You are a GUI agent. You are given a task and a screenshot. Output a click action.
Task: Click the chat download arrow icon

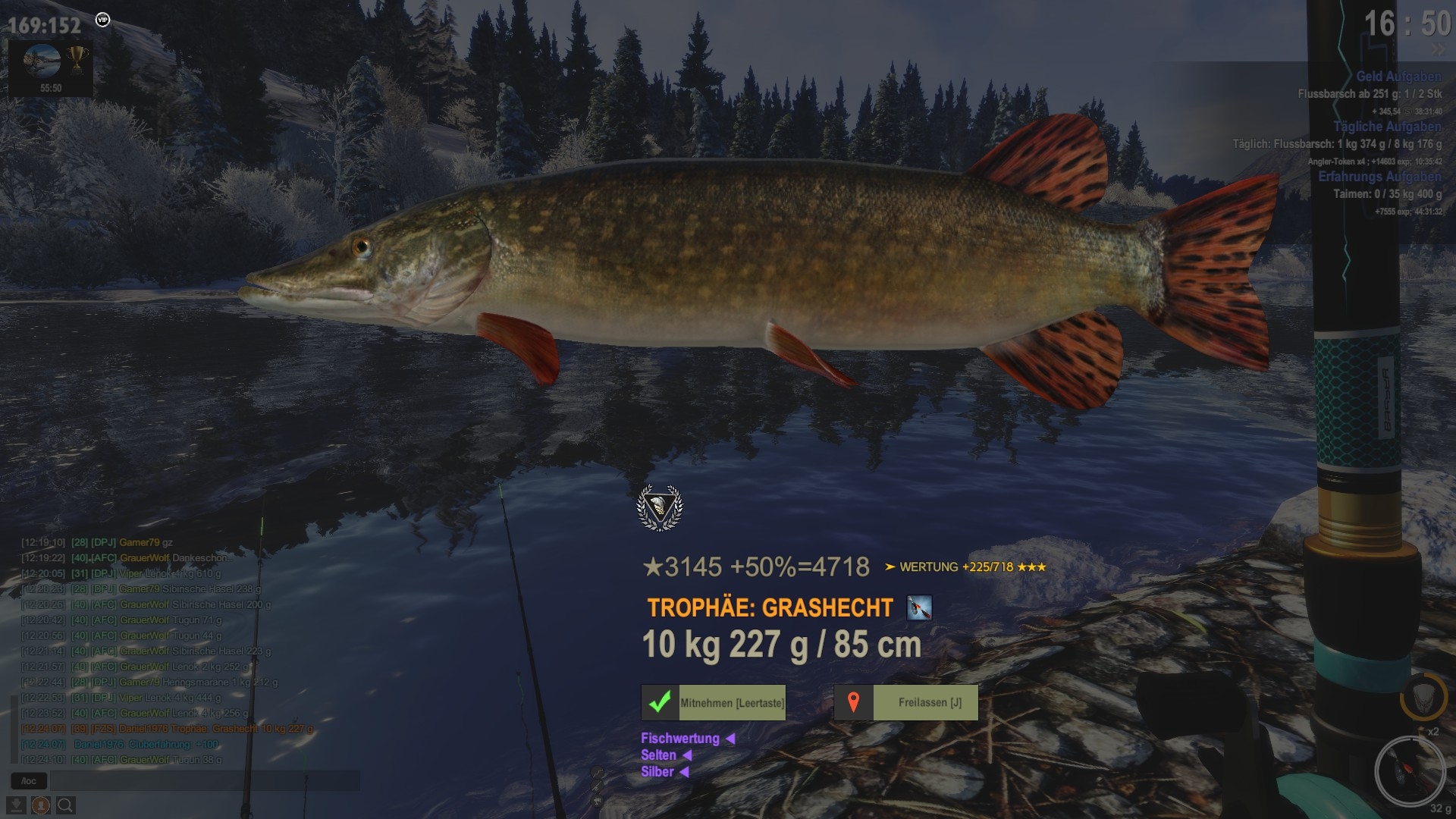16,805
